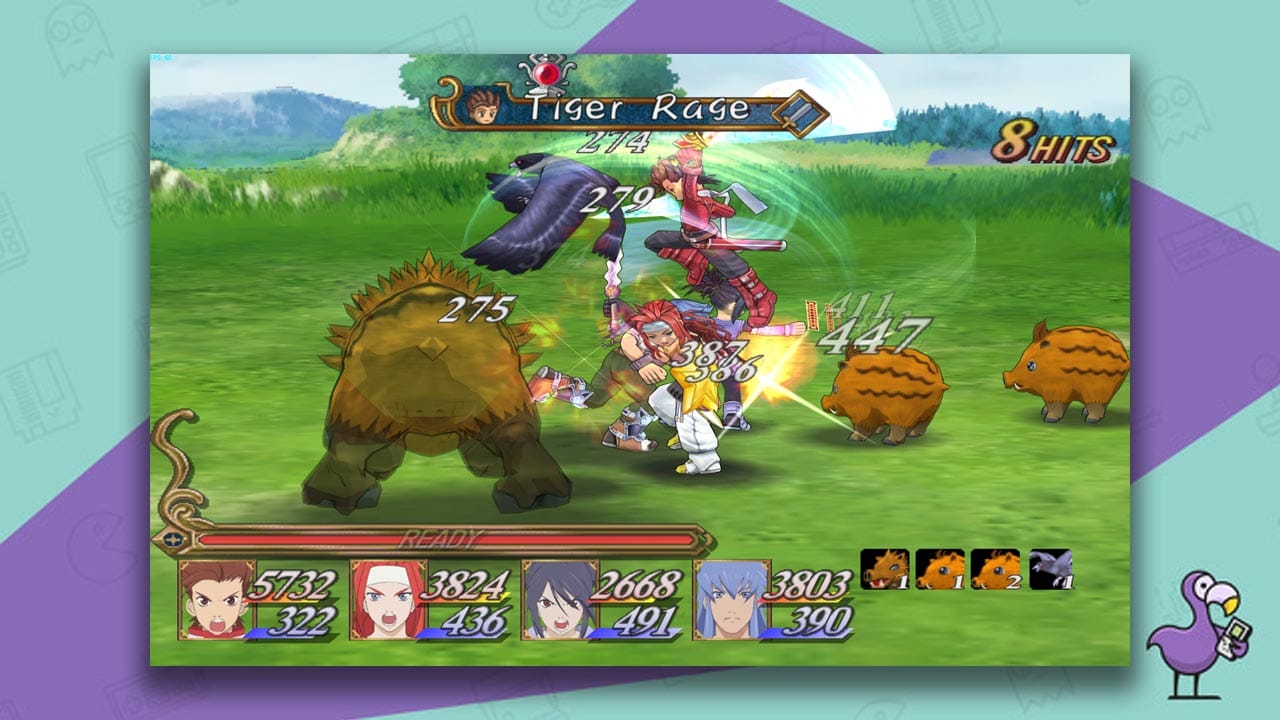The image size is (1280, 720).
Task: Click the FPS:60 counter in the corner
Action: [x=160, y=59]
